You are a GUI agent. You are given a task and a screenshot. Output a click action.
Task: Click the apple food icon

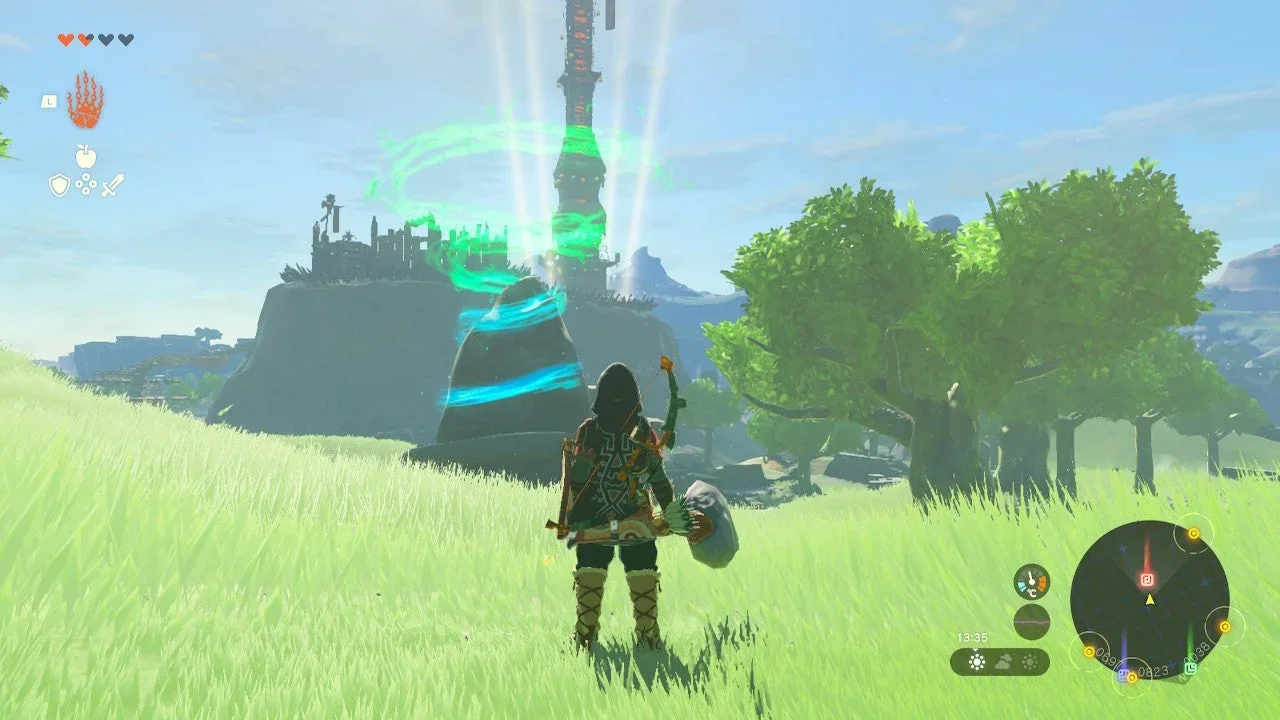(85, 155)
